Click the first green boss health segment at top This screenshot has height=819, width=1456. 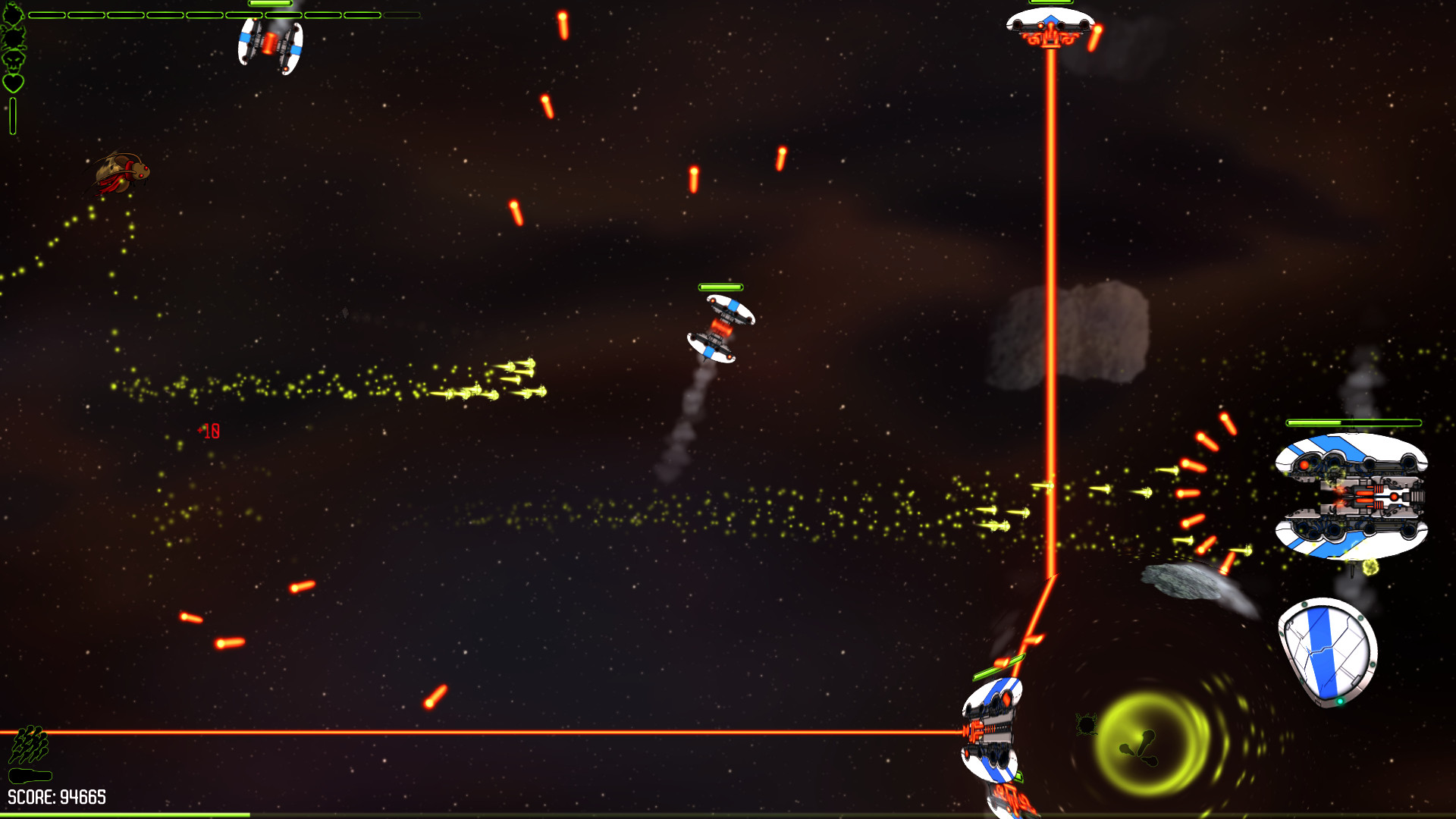[x=45, y=15]
